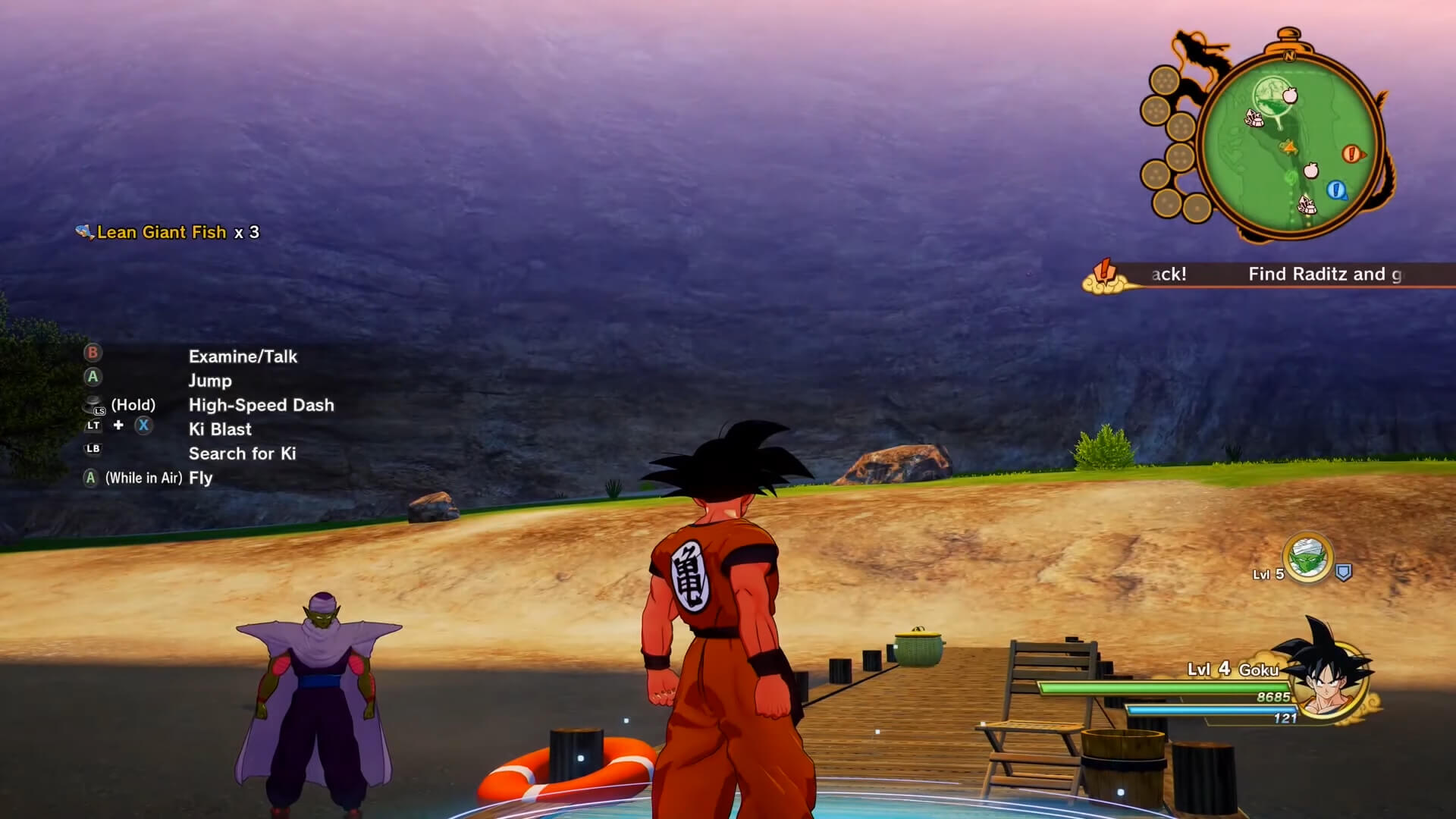The height and width of the screenshot is (819, 1456).
Task: Click the 'Fly' control label
Action: [x=200, y=478]
